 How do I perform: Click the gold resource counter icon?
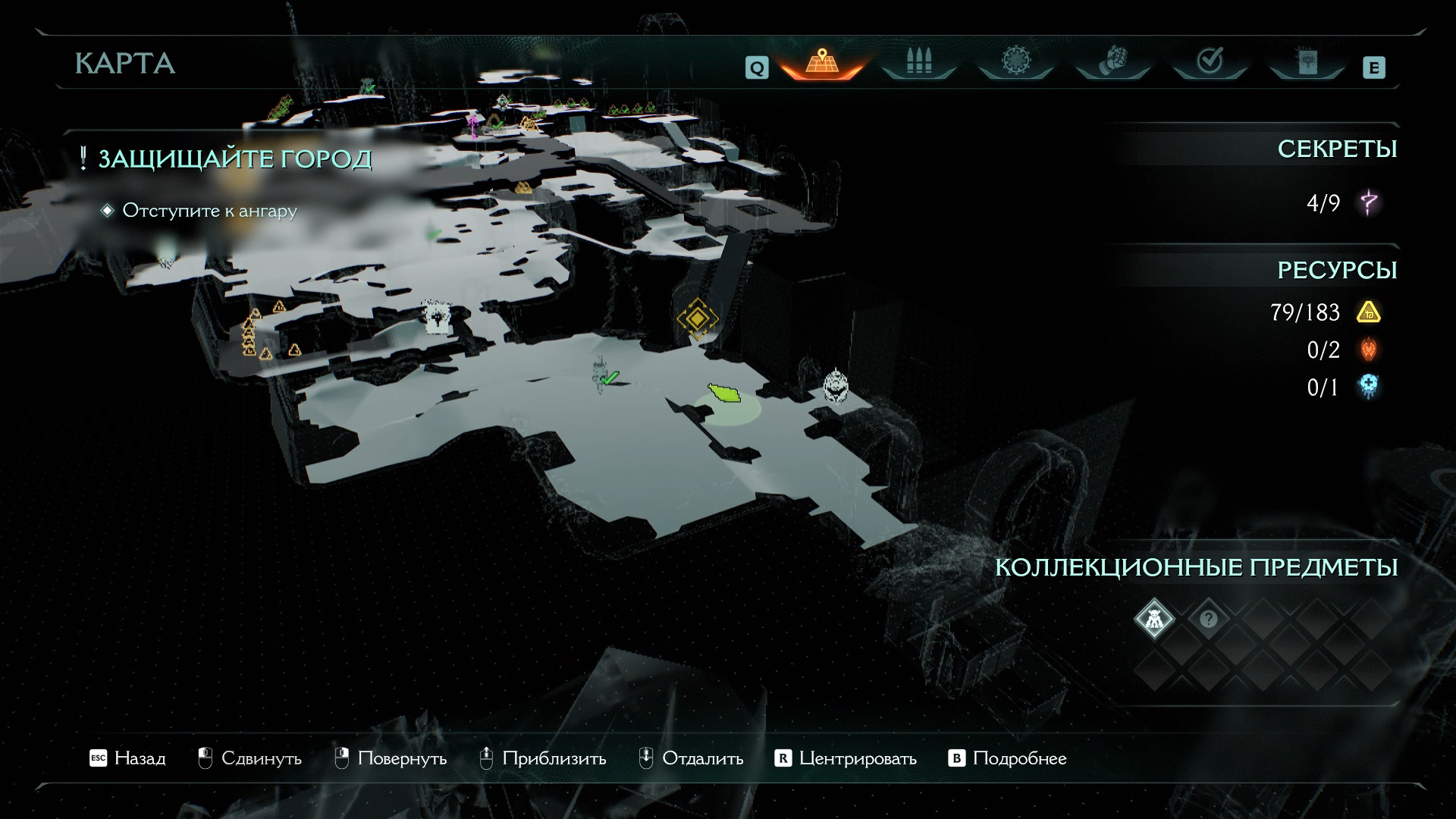(1368, 312)
